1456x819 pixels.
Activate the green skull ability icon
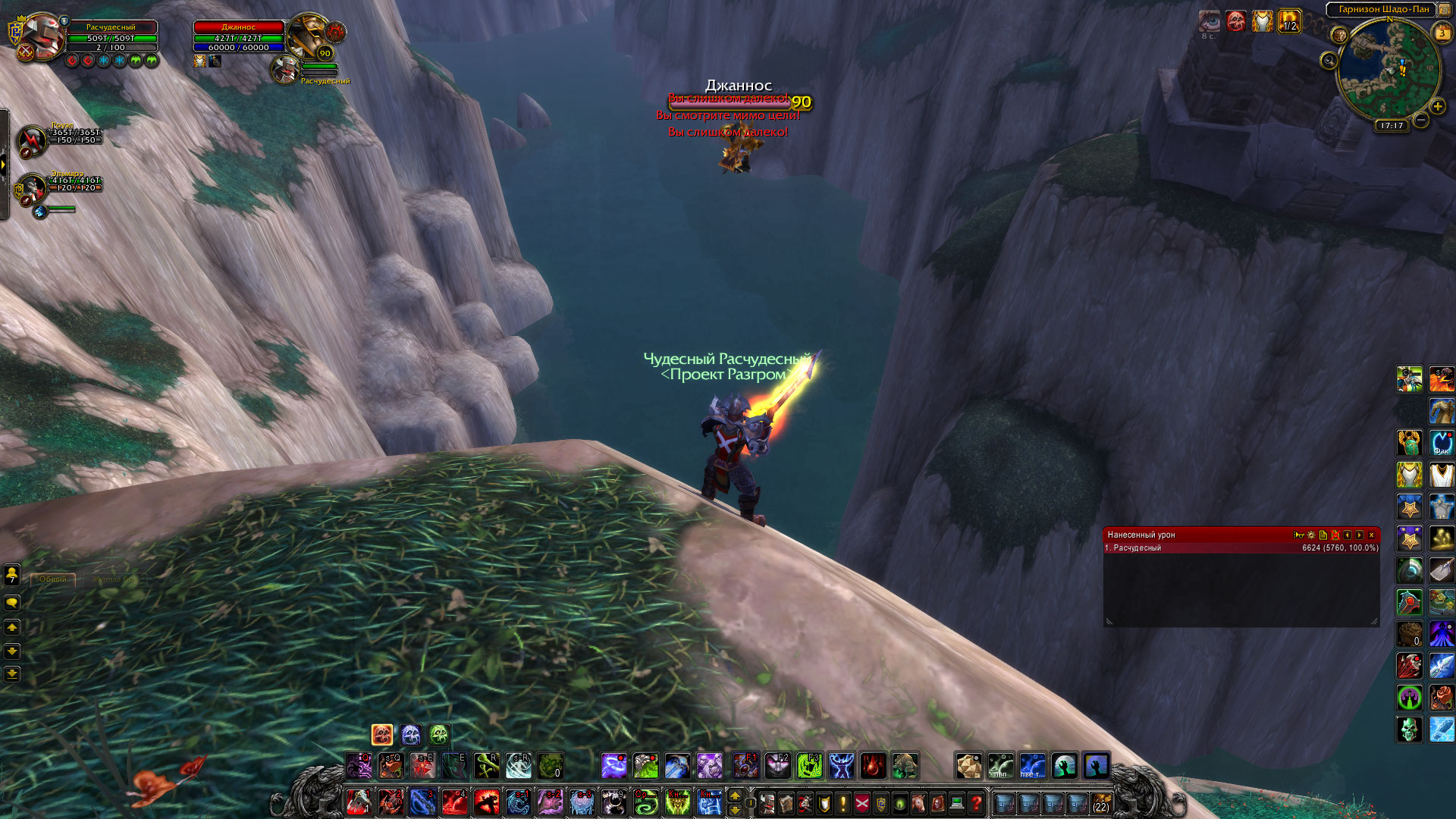tap(1410, 730)
